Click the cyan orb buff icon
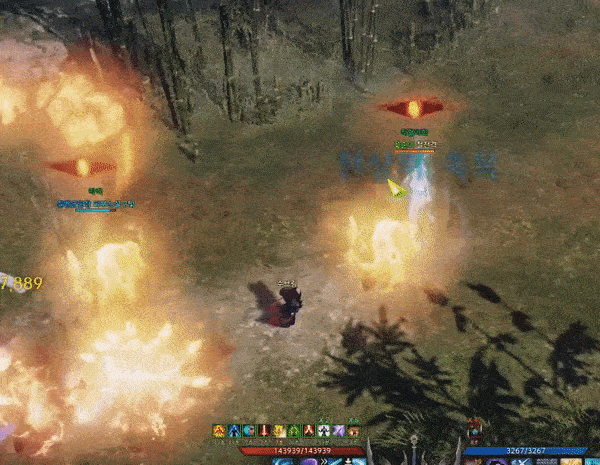Image resolution: width=600 pixels, height=465 pixels. tap(249, 431)
